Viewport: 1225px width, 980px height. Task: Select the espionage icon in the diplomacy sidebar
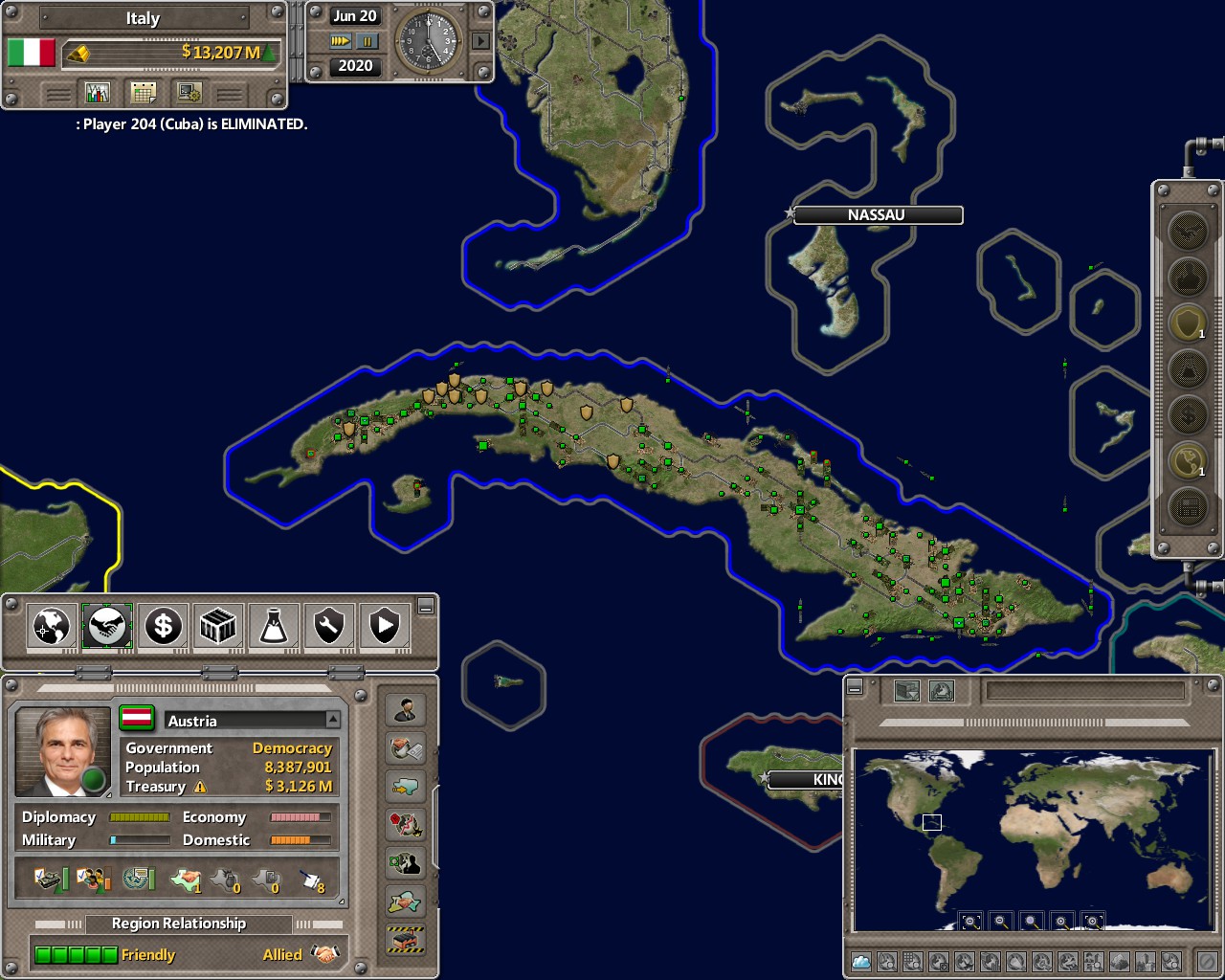pyautogui.click(x=406, y=862)
